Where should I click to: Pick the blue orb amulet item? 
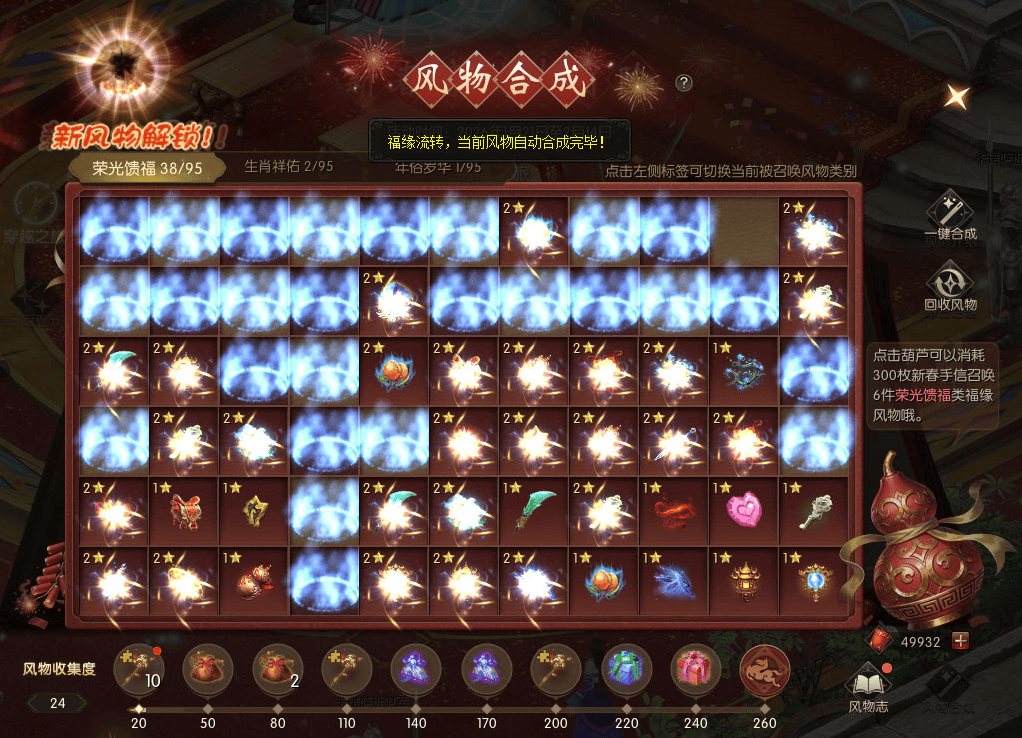(x=813, y=580)
